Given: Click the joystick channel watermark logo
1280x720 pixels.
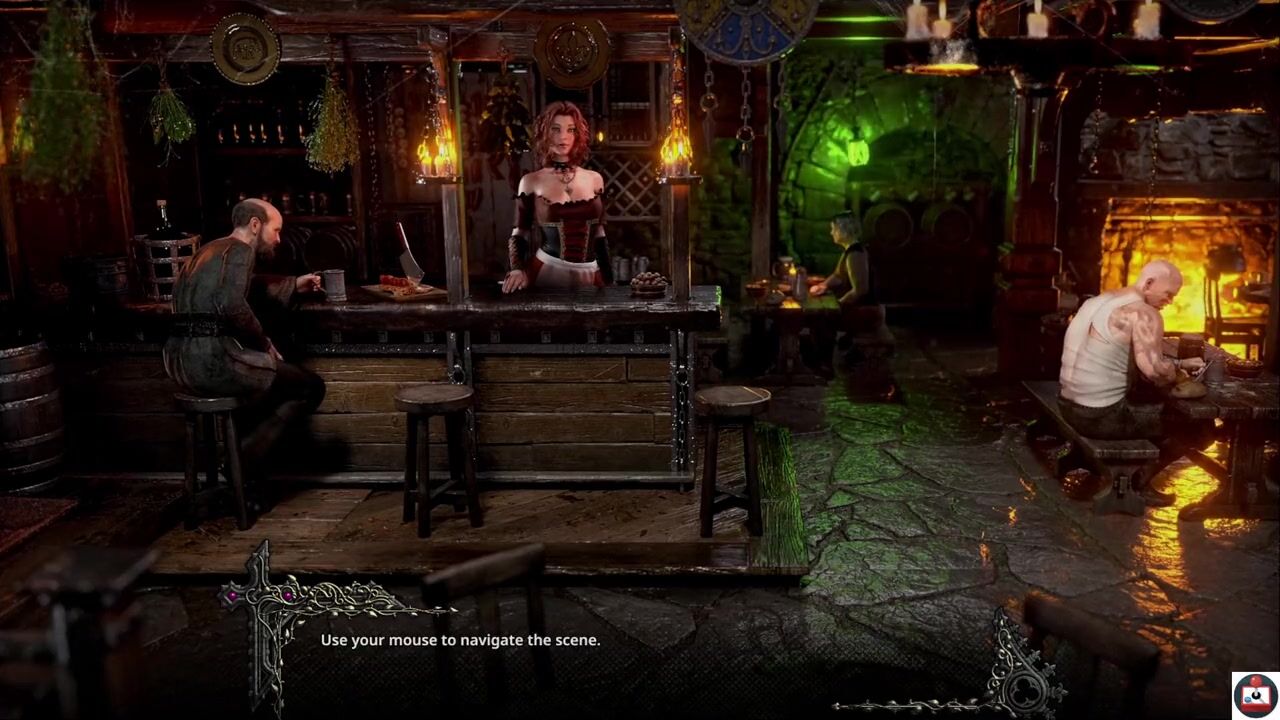Looking at the screenshot, I should click(1254, 695).
